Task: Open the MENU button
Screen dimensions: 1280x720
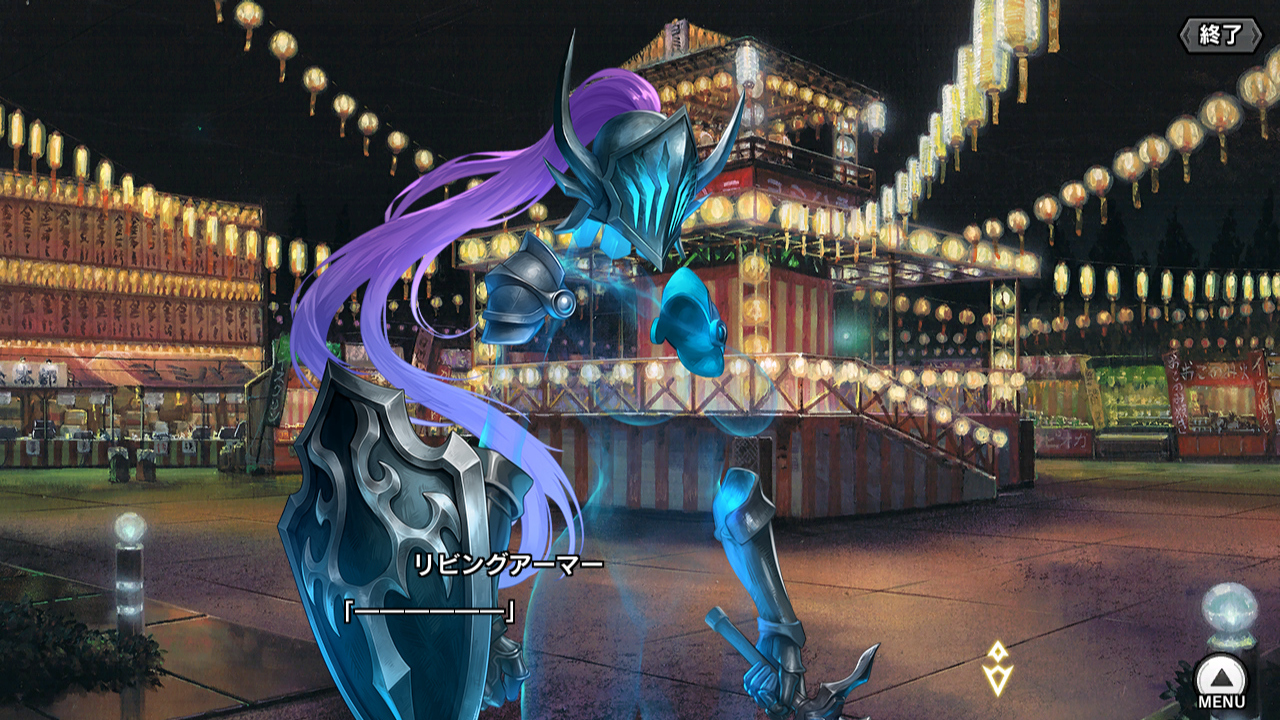Action: 1221,680
